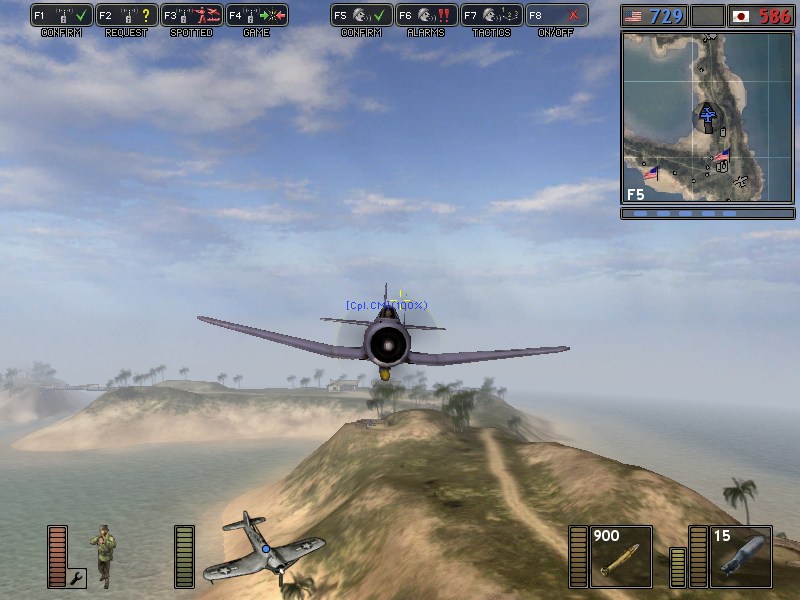Click the American flag team icon

(x=632, y=16)
